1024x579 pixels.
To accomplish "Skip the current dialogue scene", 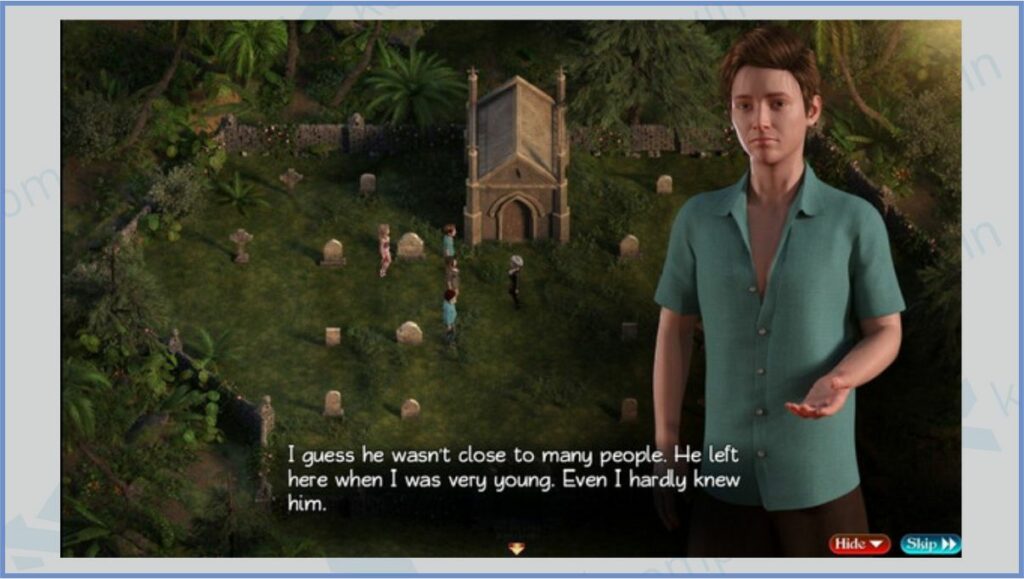I will point(930,544).
